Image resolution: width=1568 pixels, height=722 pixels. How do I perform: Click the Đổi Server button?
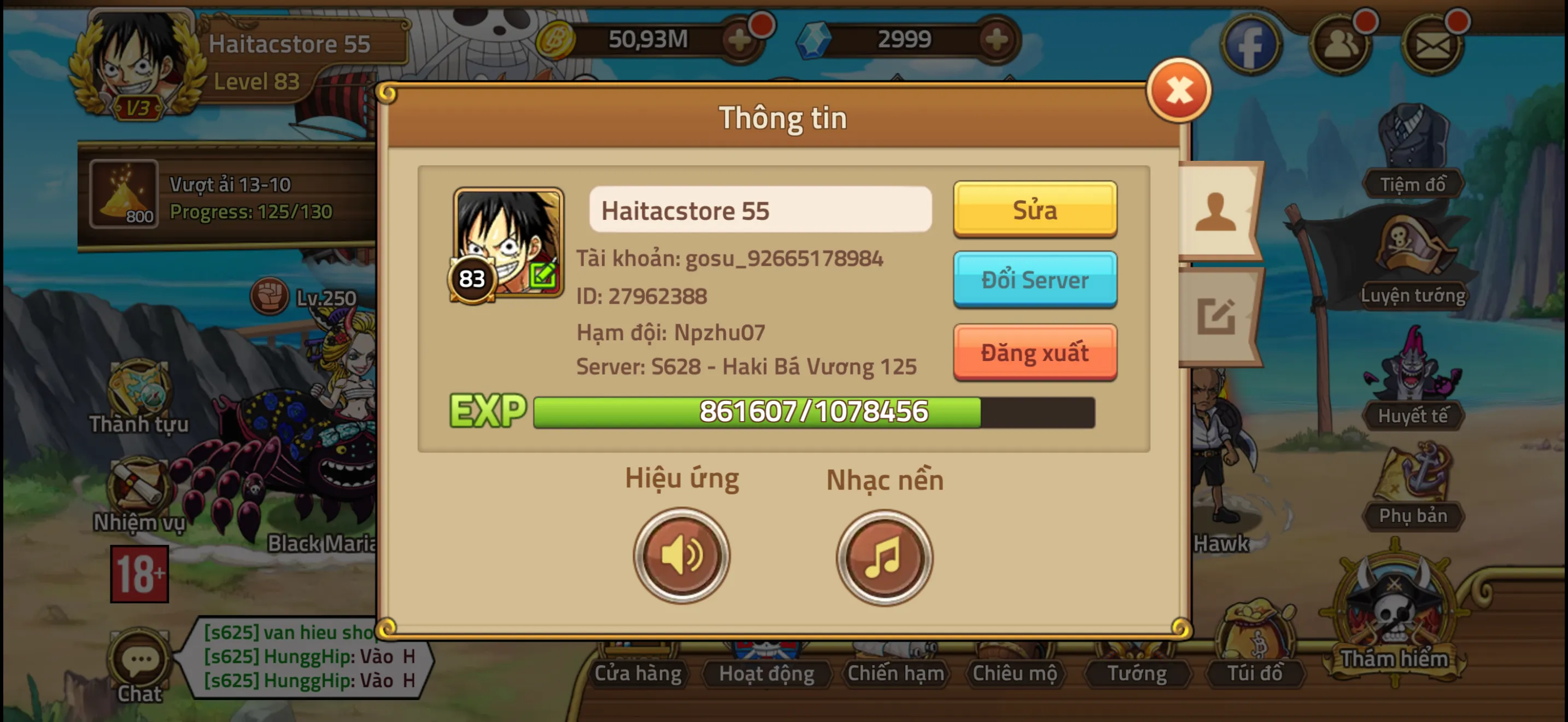point(1035,280)
